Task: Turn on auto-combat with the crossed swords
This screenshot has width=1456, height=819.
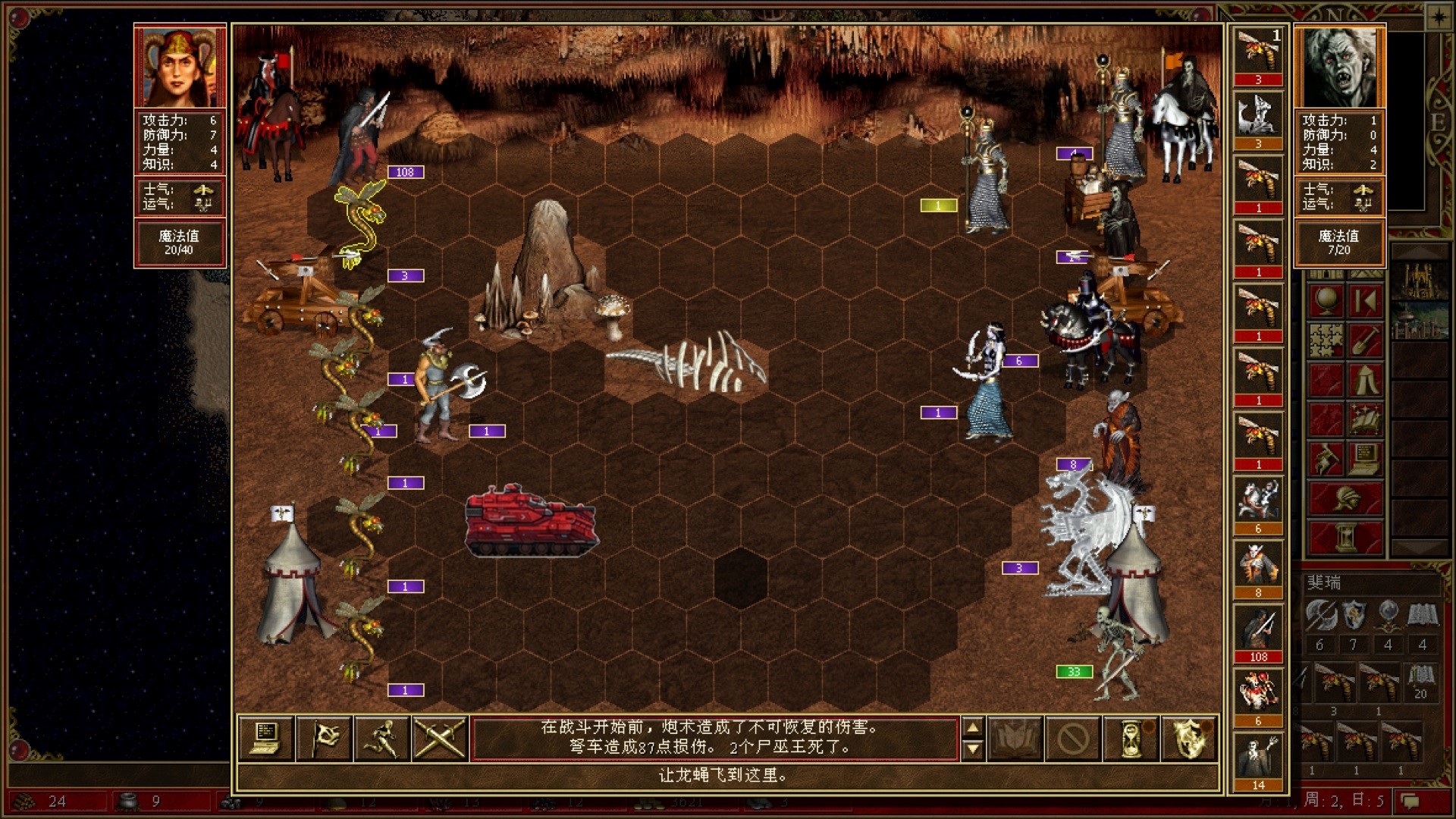Action: (440, 737)
